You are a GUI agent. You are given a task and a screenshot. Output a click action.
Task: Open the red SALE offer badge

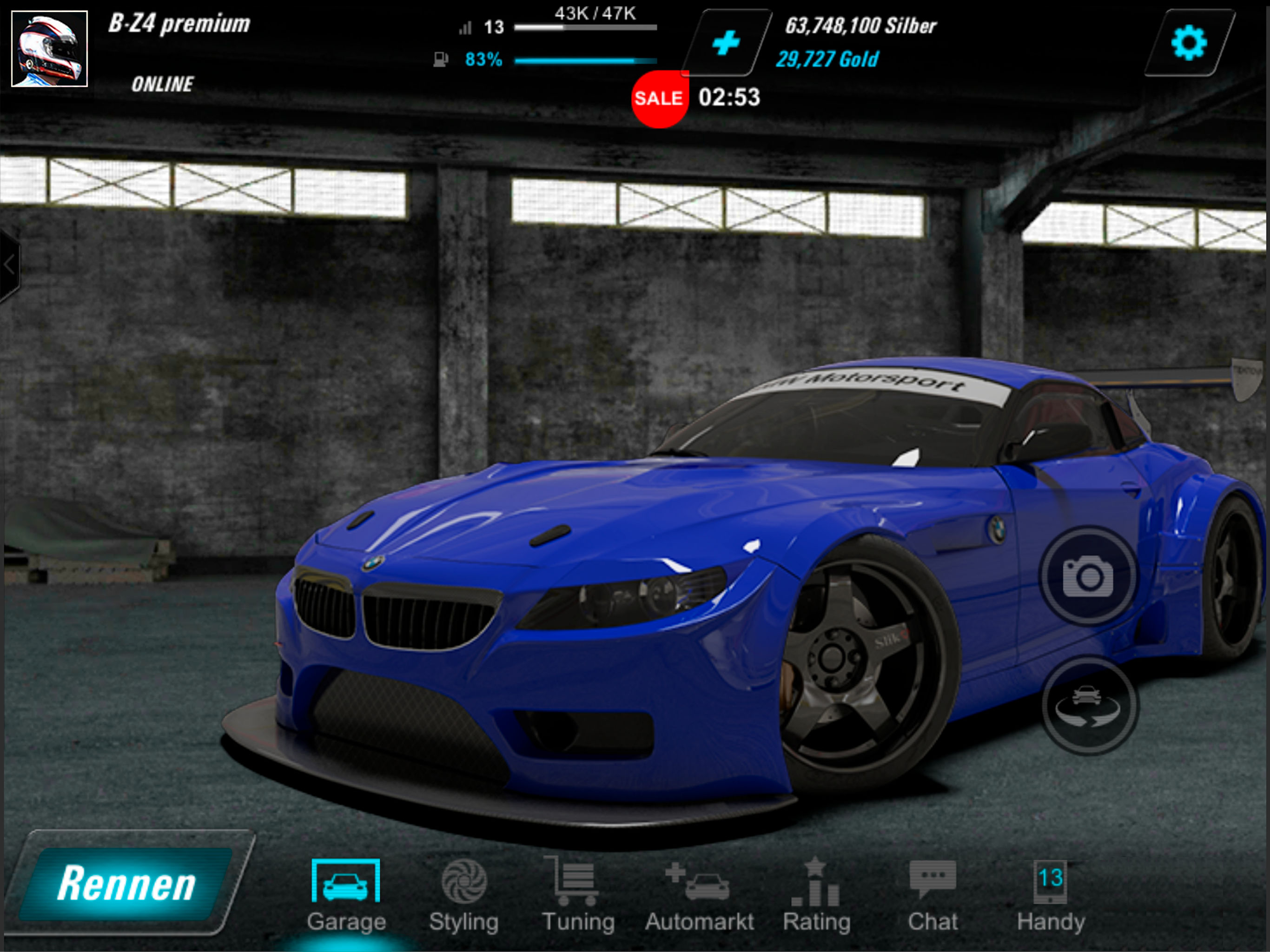(659, 99)
